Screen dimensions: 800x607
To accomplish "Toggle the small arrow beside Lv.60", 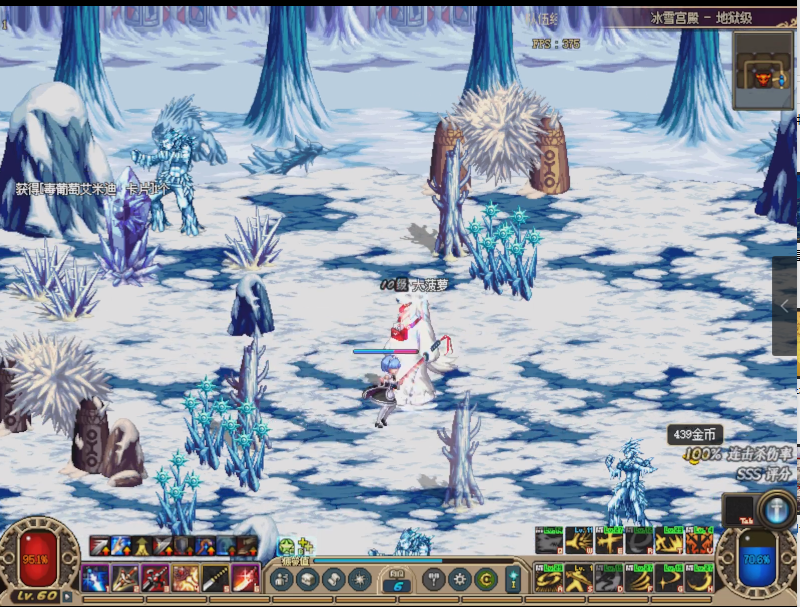I will pos(67,597).
